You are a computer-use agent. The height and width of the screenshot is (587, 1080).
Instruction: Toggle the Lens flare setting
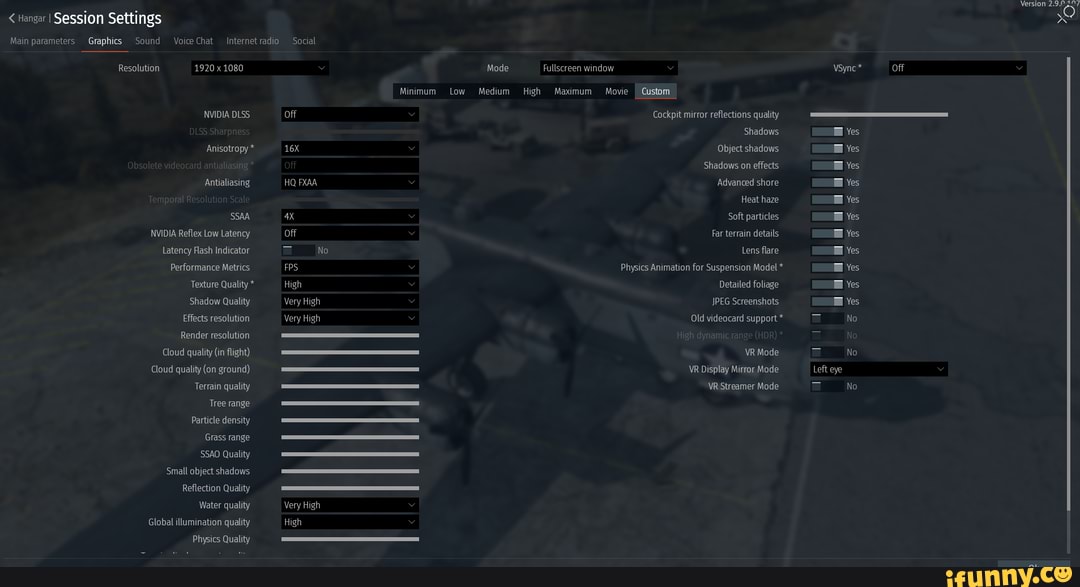(x=827, y=251)
